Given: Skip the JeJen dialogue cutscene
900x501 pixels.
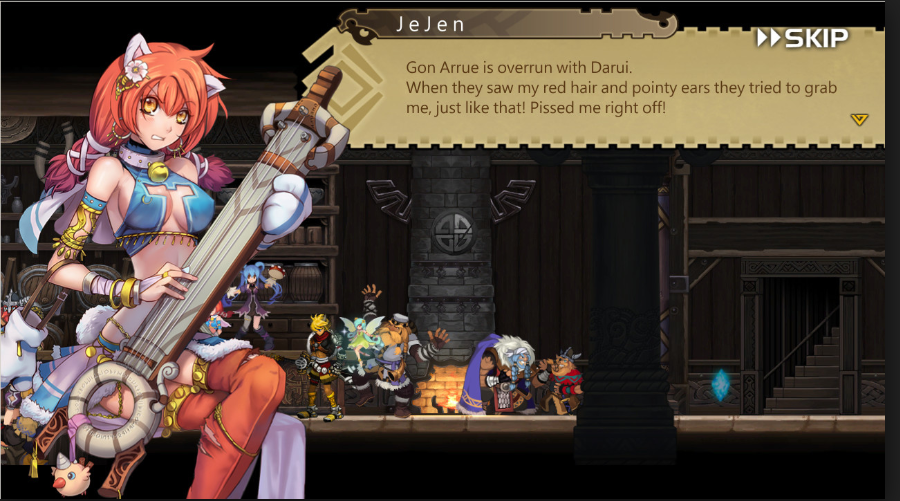Looking at the screenshot, I should coord(802,39).
